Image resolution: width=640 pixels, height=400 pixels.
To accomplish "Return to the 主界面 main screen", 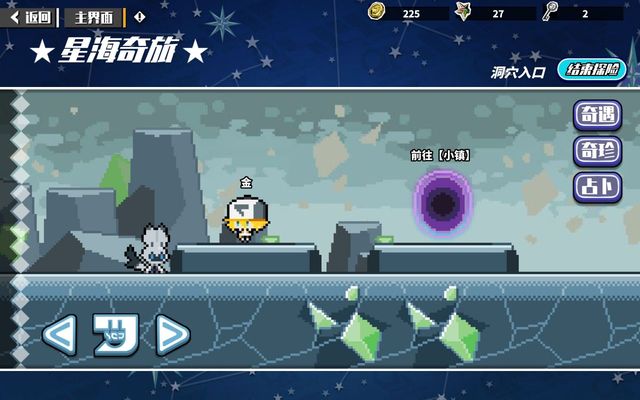I will click(x=94, y=17).
